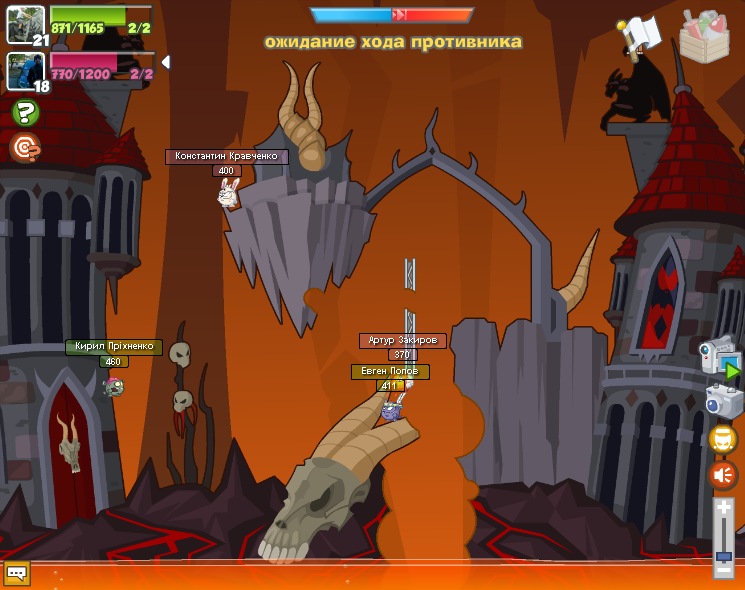Take a screenshot with the photo camera
The image size is (745, 590).
[722, 401]
